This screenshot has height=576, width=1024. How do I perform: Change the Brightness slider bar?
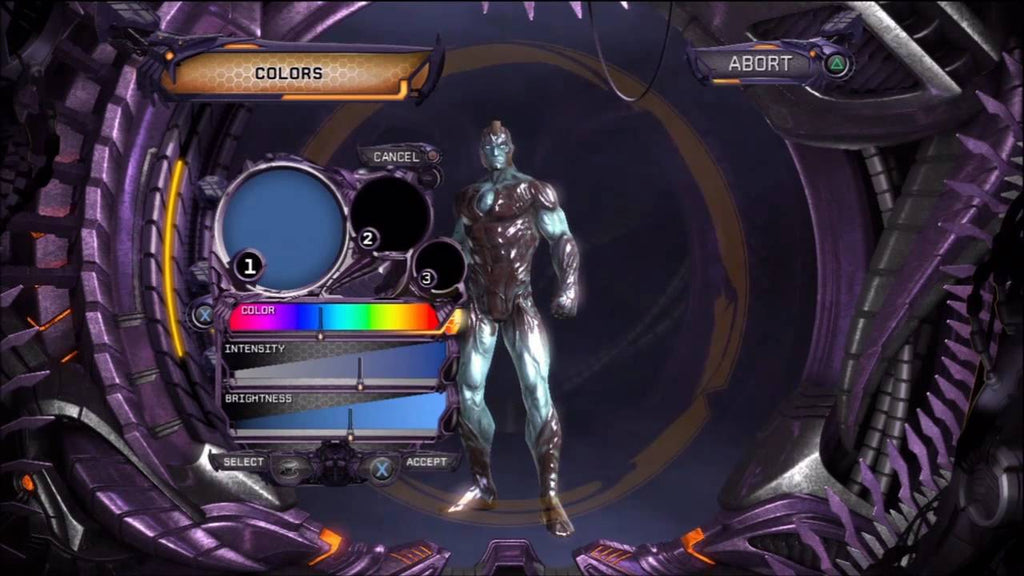pos(336,417)
